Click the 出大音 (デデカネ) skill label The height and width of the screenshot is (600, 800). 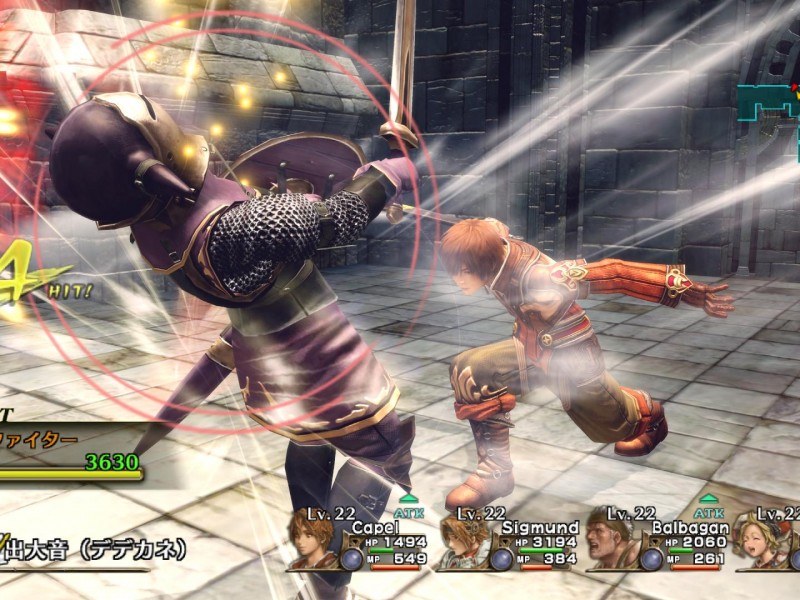(x=95, y=550)
